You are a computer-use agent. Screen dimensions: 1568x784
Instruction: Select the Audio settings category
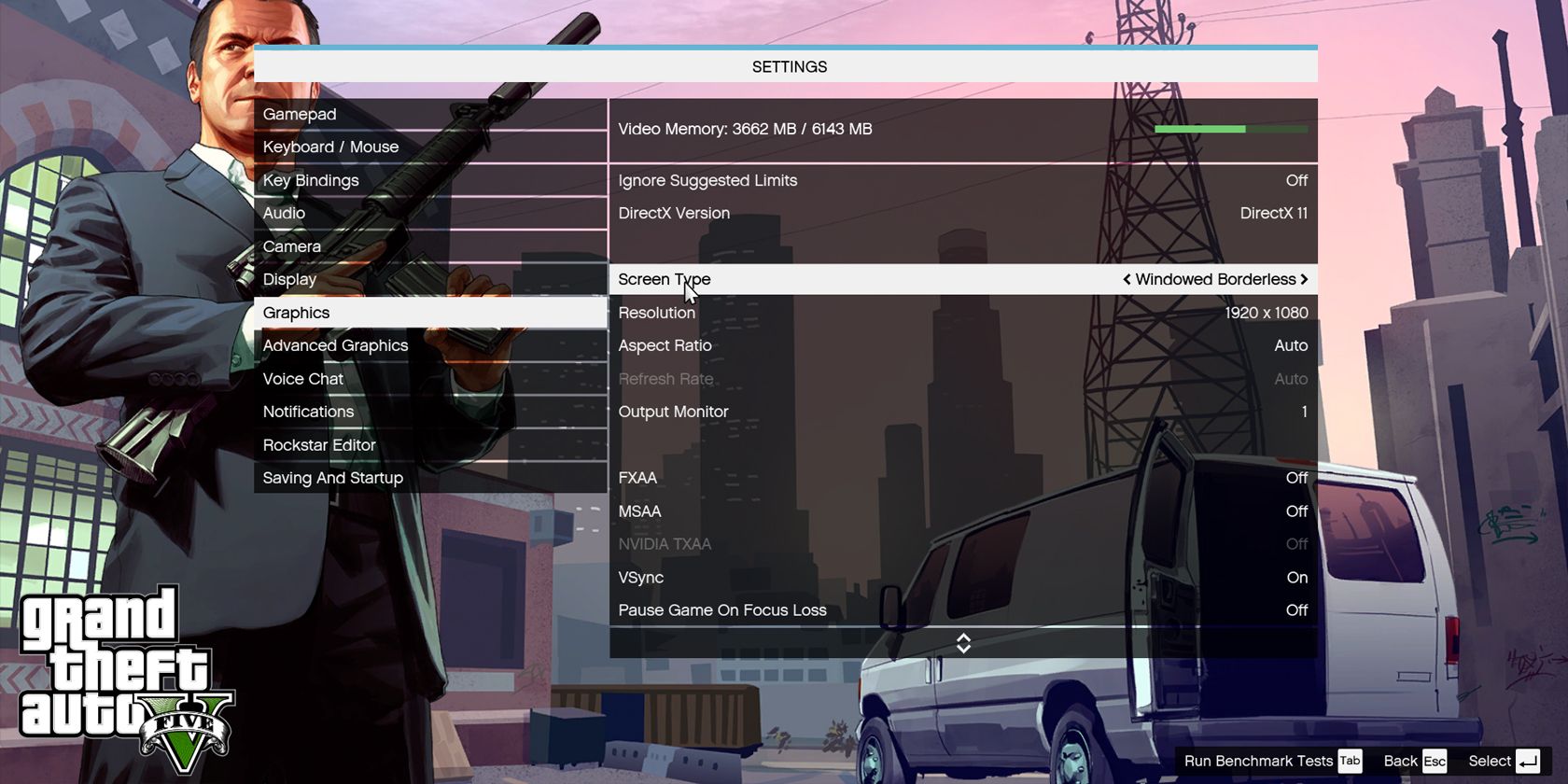[284, 213]
